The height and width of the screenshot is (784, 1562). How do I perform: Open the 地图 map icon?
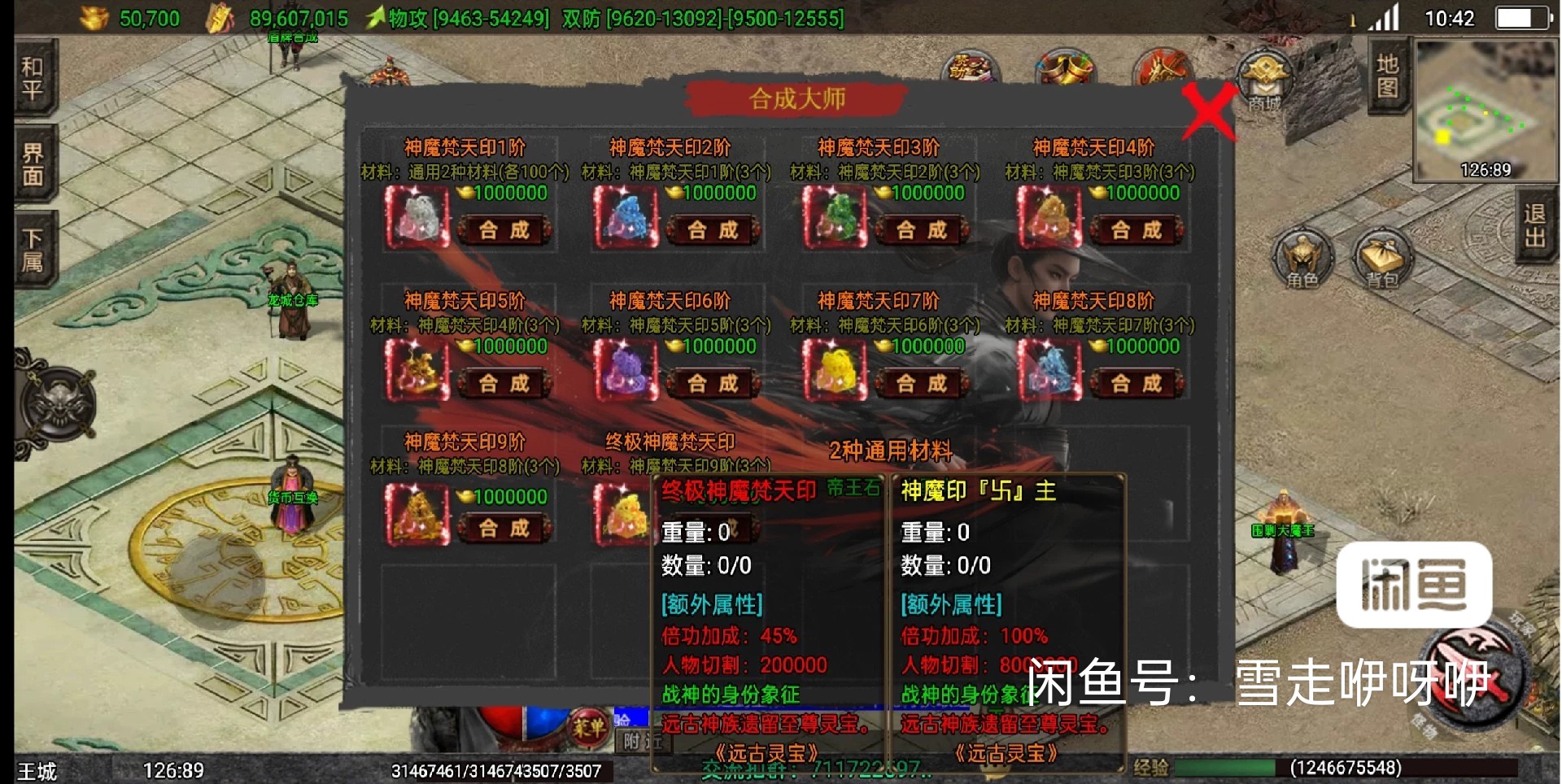[1386, 77]
